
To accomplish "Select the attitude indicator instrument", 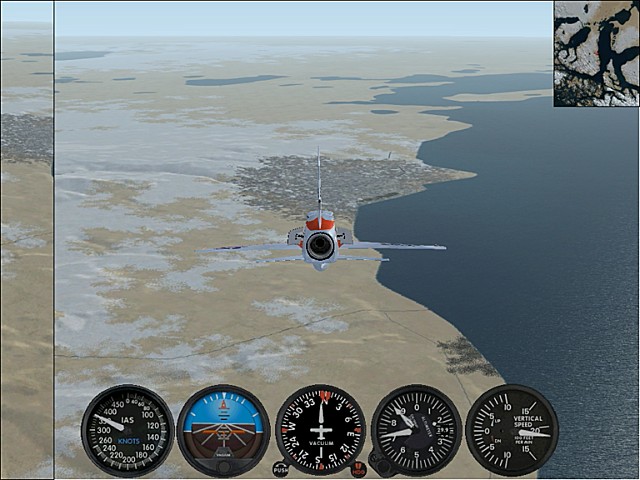I will coord(223,430).
